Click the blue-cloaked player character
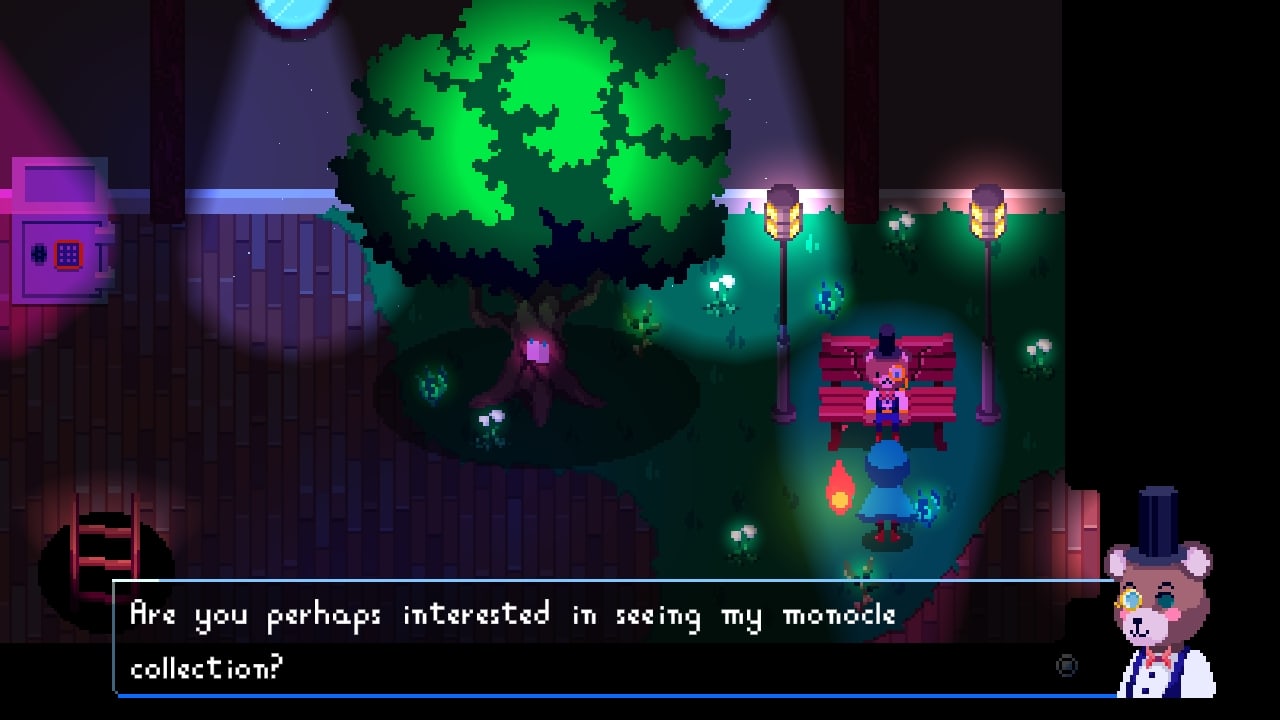 889,495
